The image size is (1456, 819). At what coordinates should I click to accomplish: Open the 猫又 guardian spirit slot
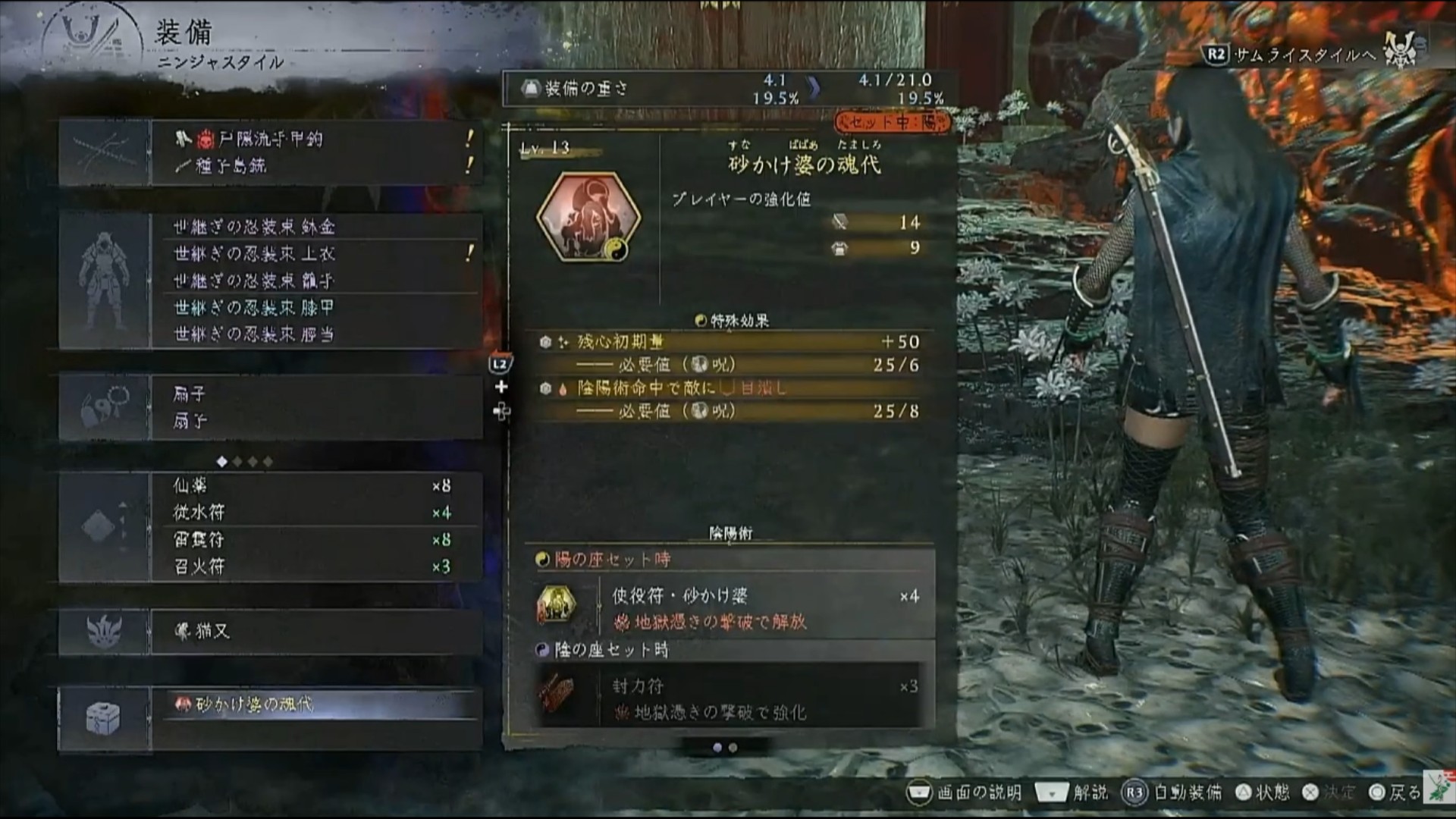tap(315, 631)
